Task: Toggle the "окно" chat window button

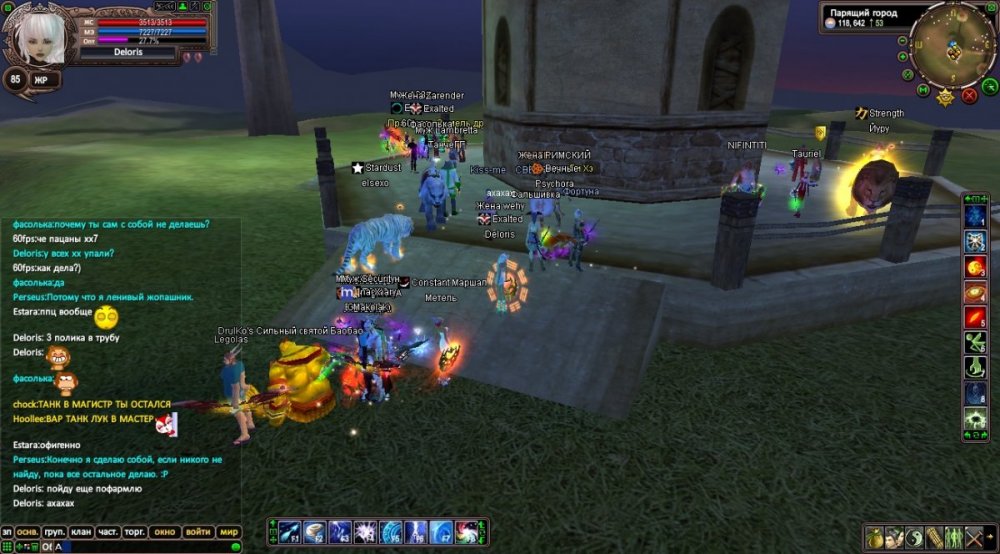Action: [x=165, y=532]
